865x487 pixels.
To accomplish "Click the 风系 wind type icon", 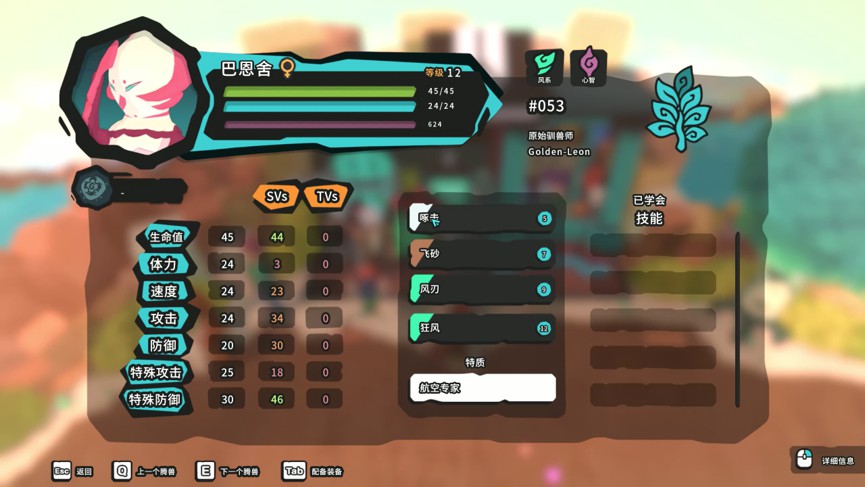I will 544,66.
